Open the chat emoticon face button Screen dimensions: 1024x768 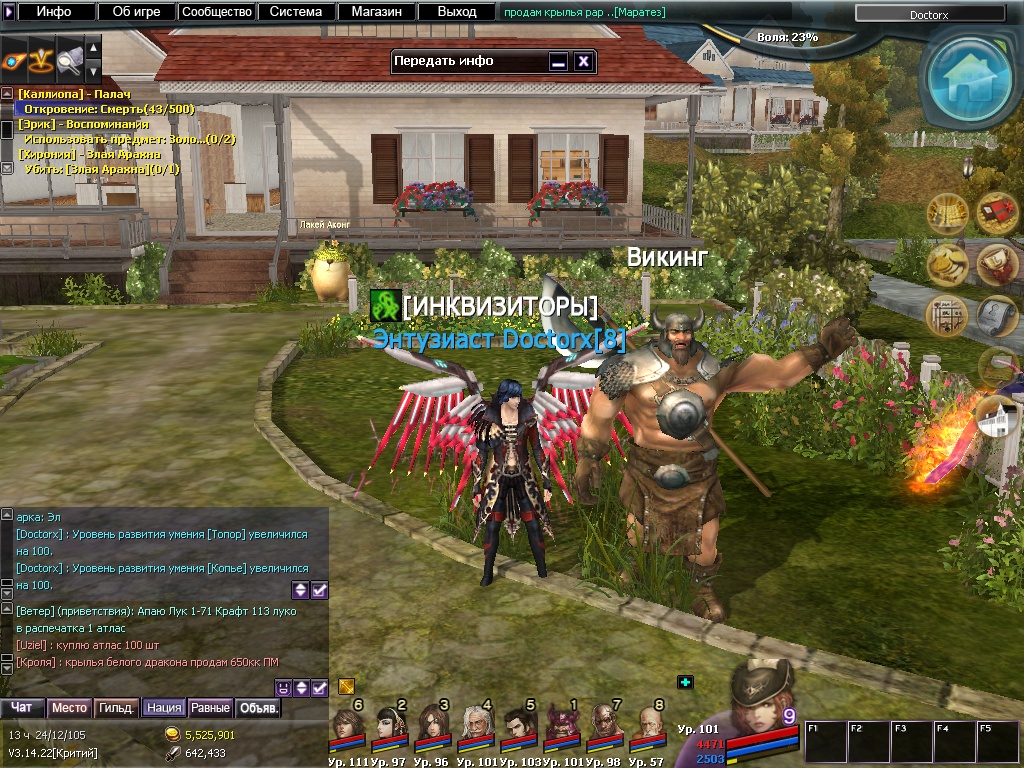[283, 688]
